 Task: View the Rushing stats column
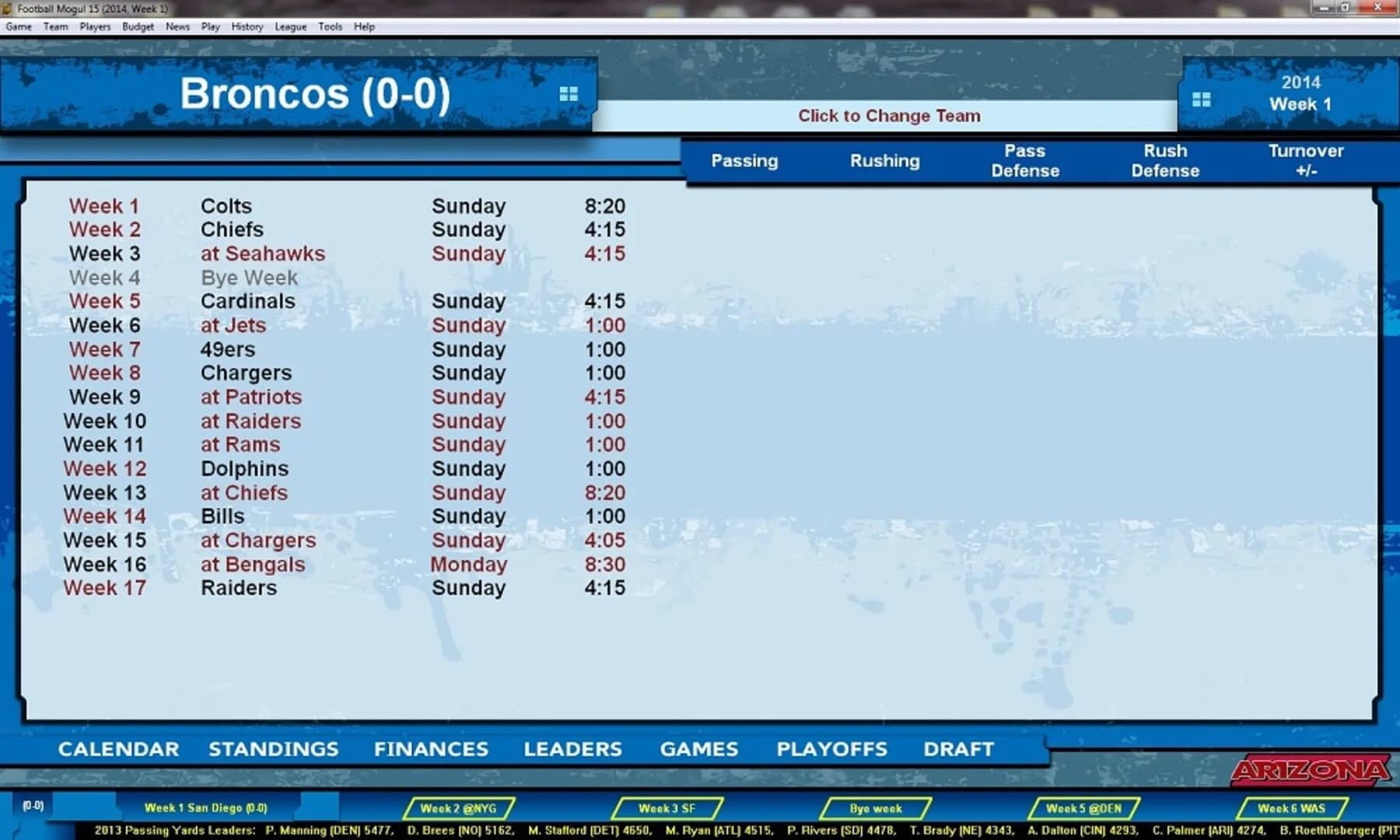click(x=884, y=161)
